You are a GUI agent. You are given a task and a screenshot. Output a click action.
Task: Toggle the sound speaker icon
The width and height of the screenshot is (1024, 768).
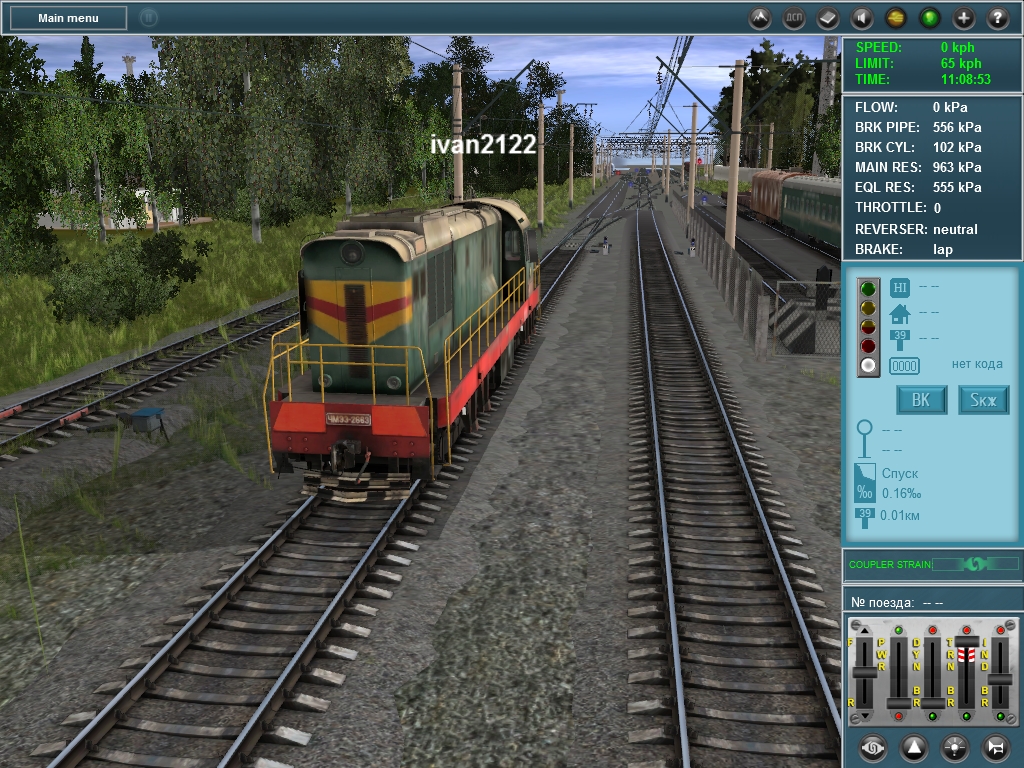(x=861, y=18)
